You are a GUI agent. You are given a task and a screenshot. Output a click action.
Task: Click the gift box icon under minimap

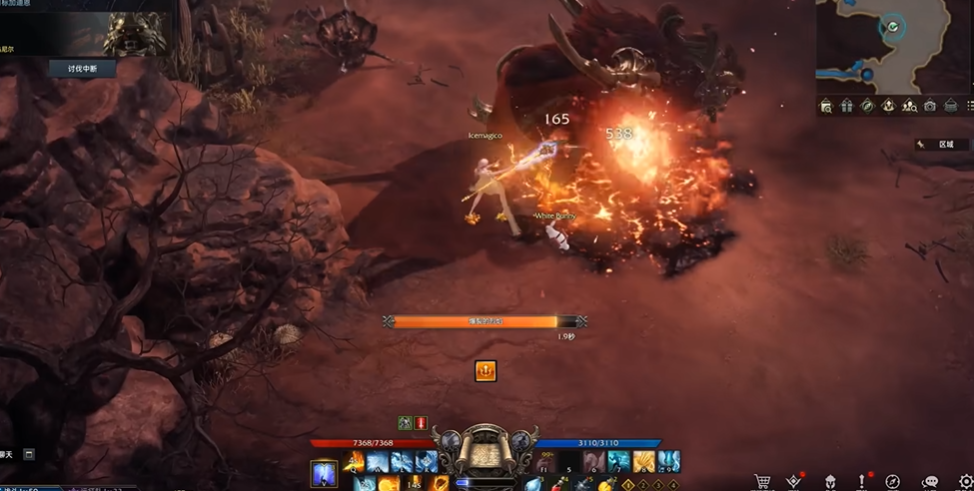point(846,106)
